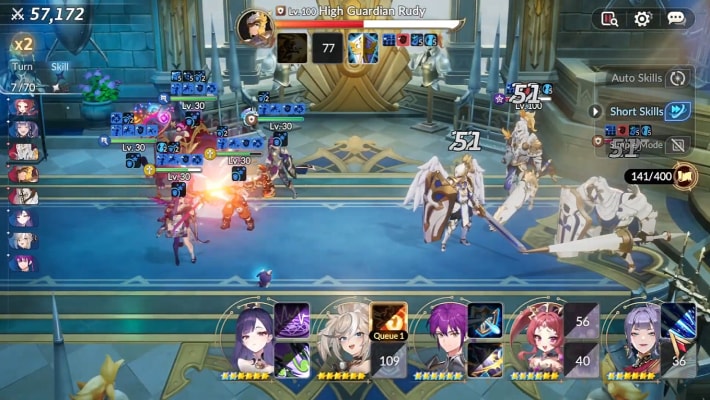The height and width of the screenshot is (400, 710).
Task: Select the purple-haired male hero portrait
Action: coord(442,341)
